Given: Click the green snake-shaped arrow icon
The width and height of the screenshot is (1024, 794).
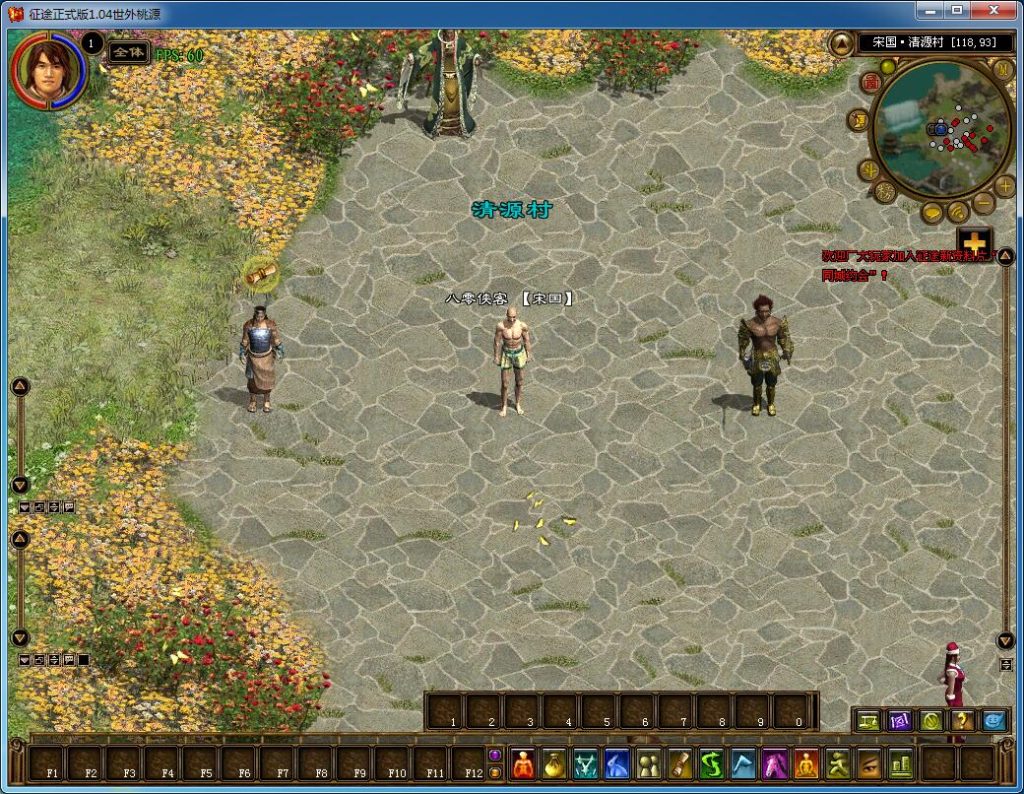Looking at the screenshot, I should [x=711, y=764].
